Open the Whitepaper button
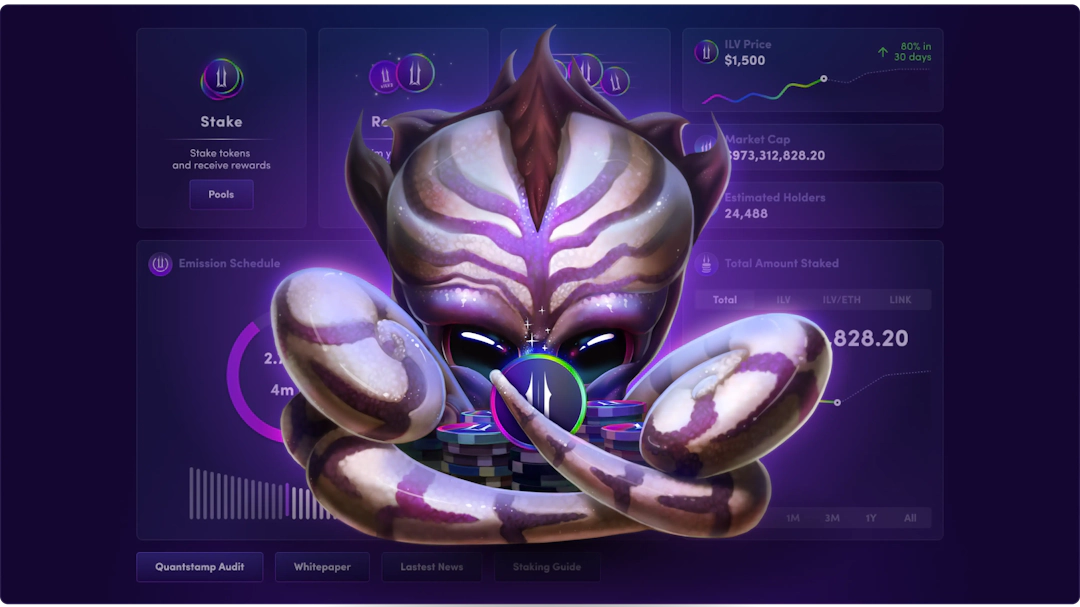Screen dimensions: 1080x607 tap(322, 567)
